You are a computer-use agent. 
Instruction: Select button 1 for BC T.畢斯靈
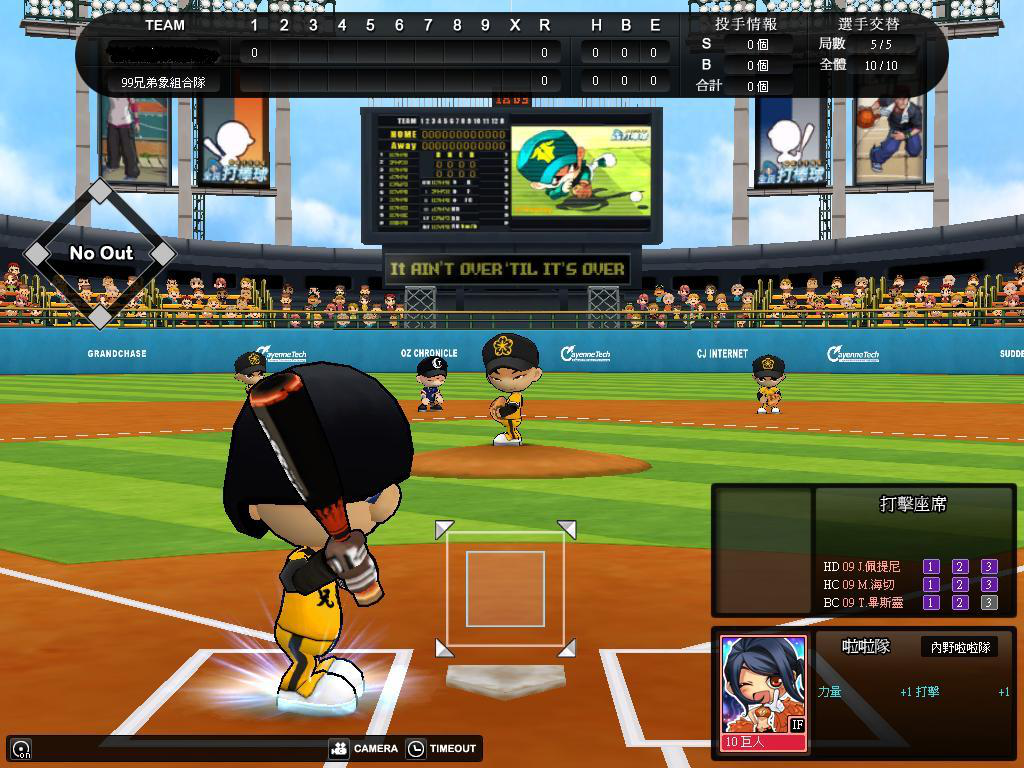pos(931,603)
